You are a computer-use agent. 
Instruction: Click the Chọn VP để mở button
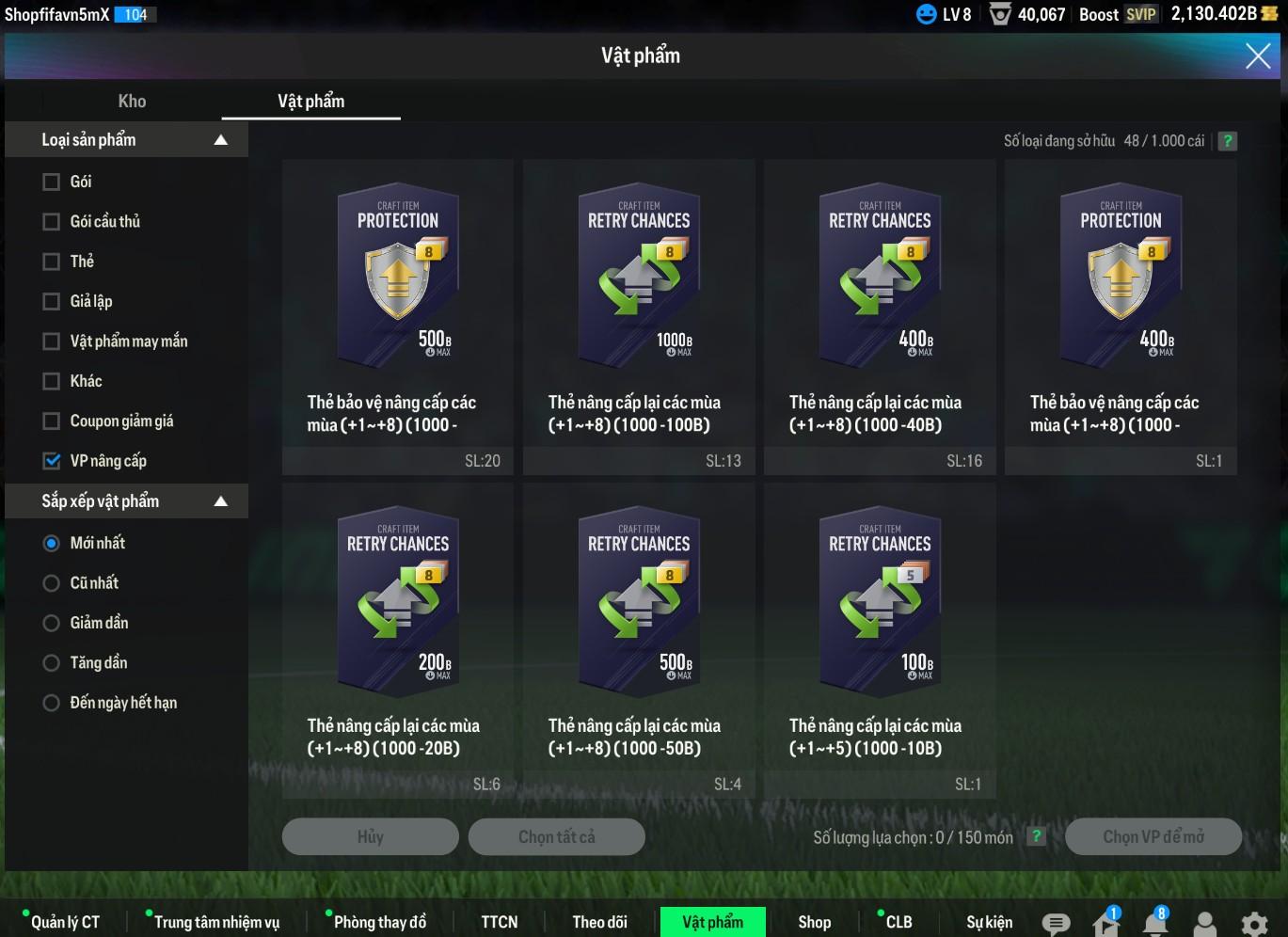pos(1153,836)
